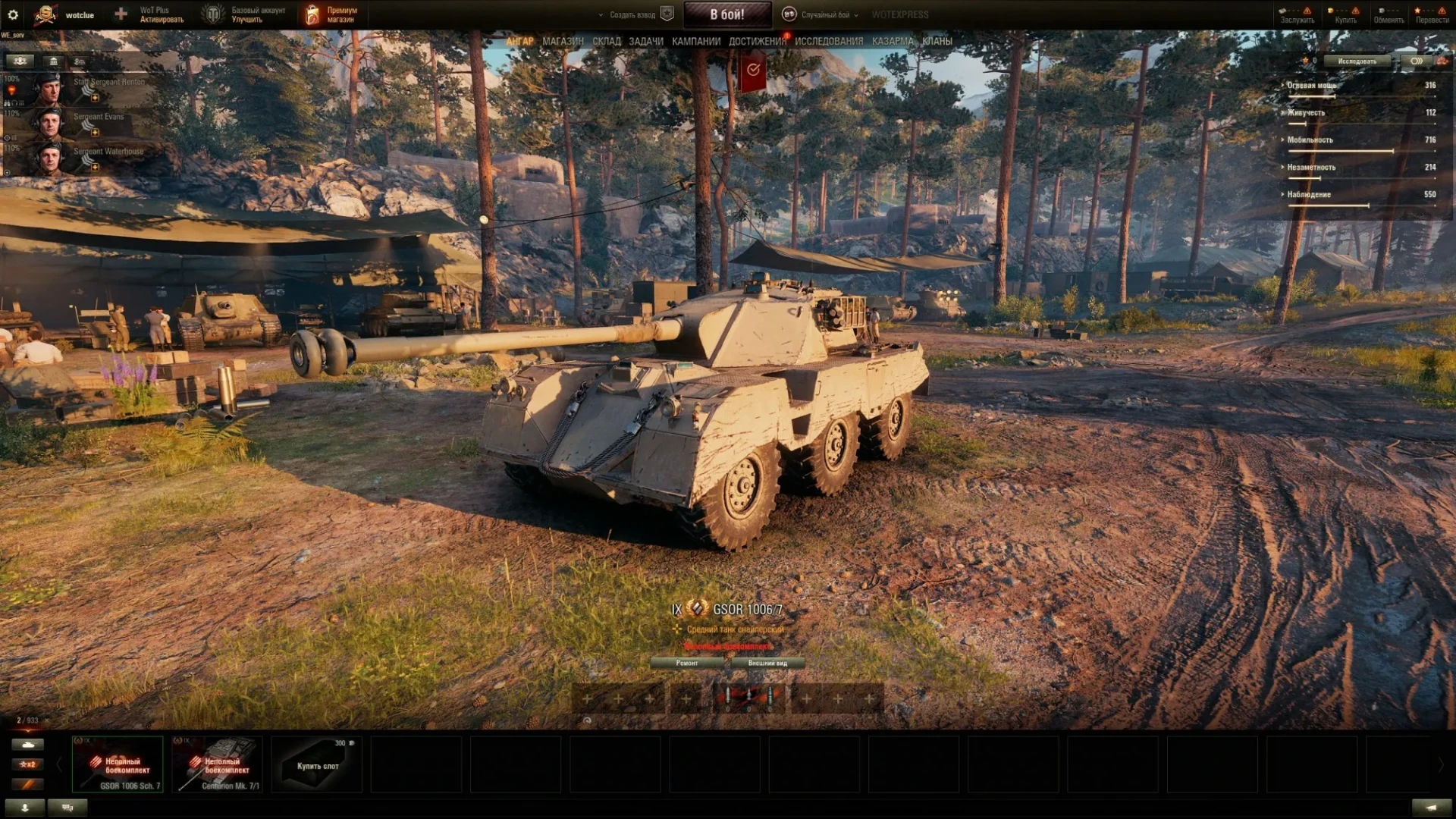Open the СКЛАД tab
Screen dimensions: 1456x819
click(x=607, y=42)
